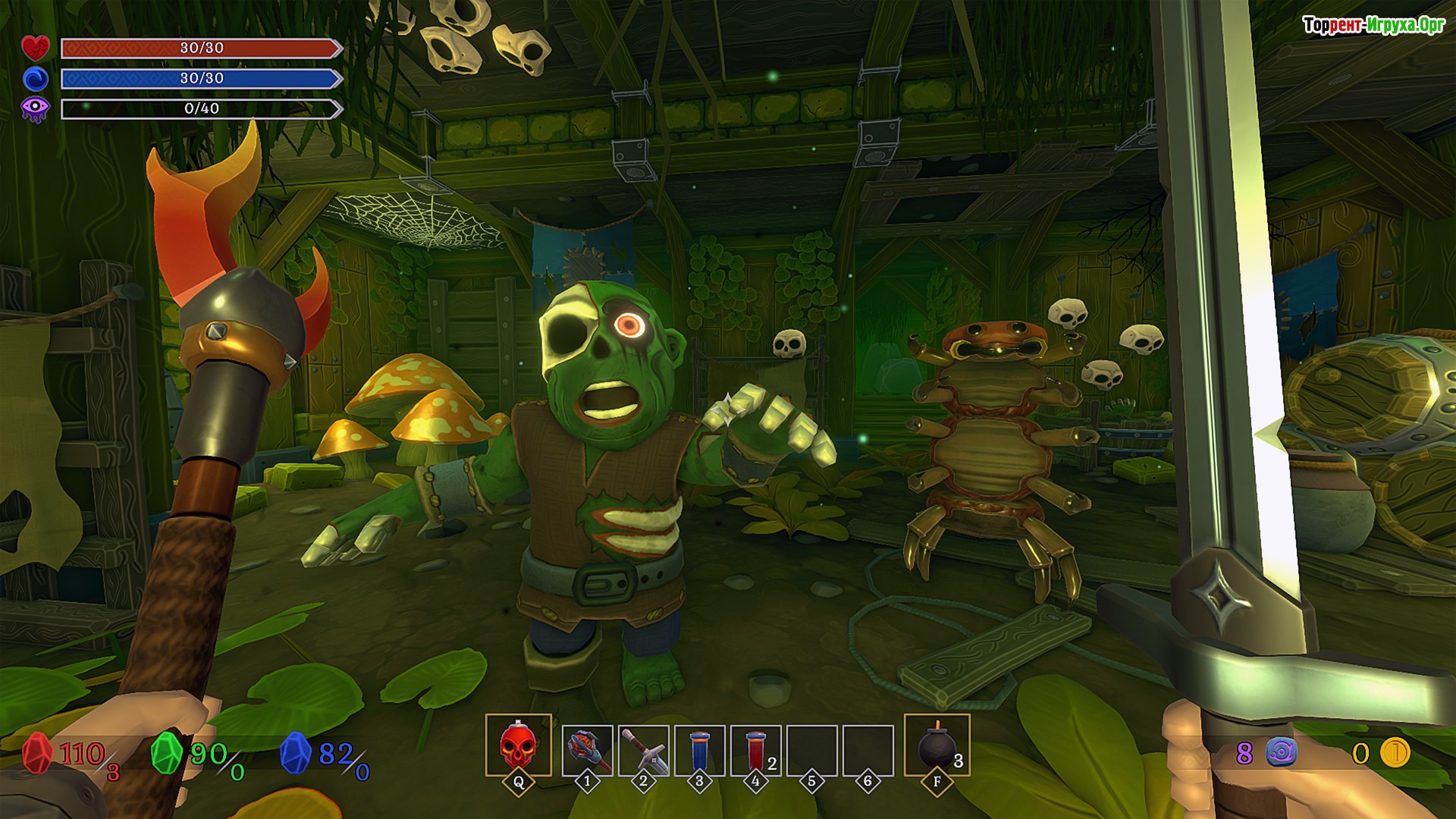Use the blue mana potion slot
Image resolution: width=1456 pixels, height=819 pixels.
(x=699, y=750)
